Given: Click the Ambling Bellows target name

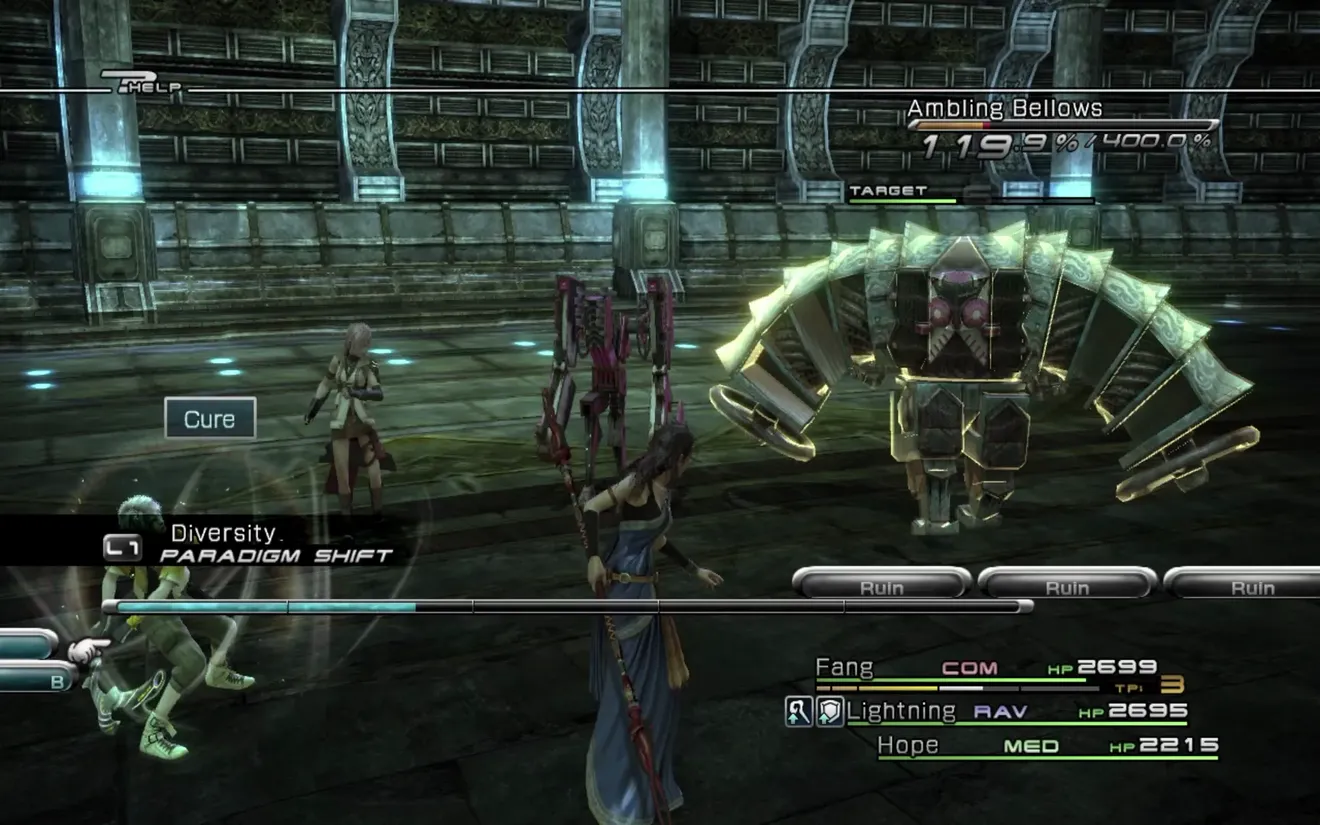Looking at the screenshot, I should point(1004,108).
